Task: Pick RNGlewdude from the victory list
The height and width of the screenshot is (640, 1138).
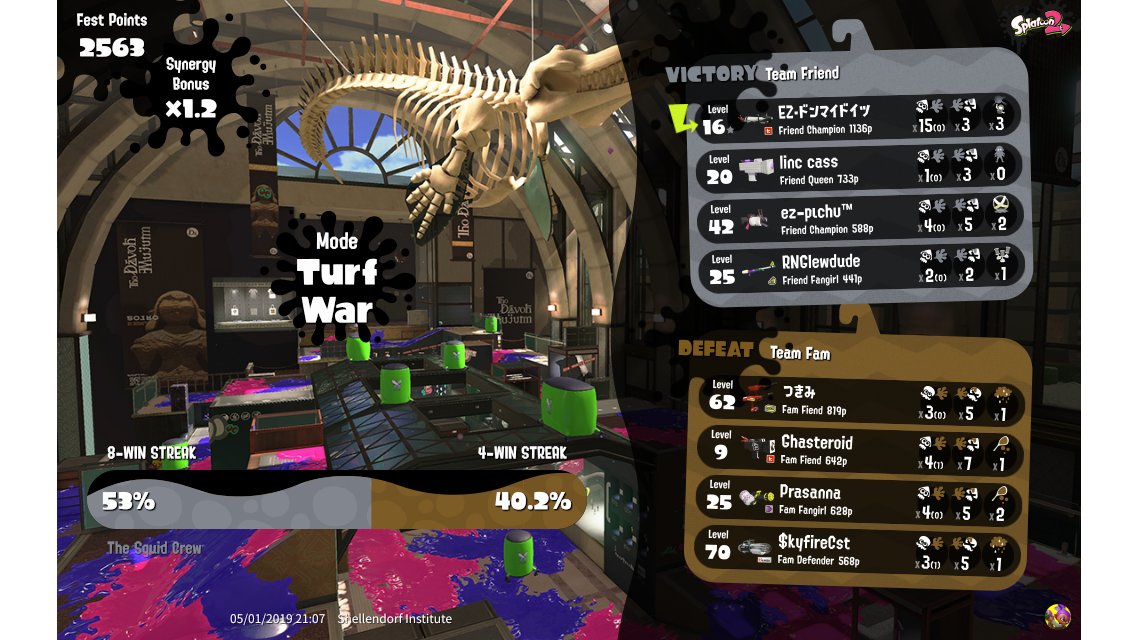Action: point(860,268)
